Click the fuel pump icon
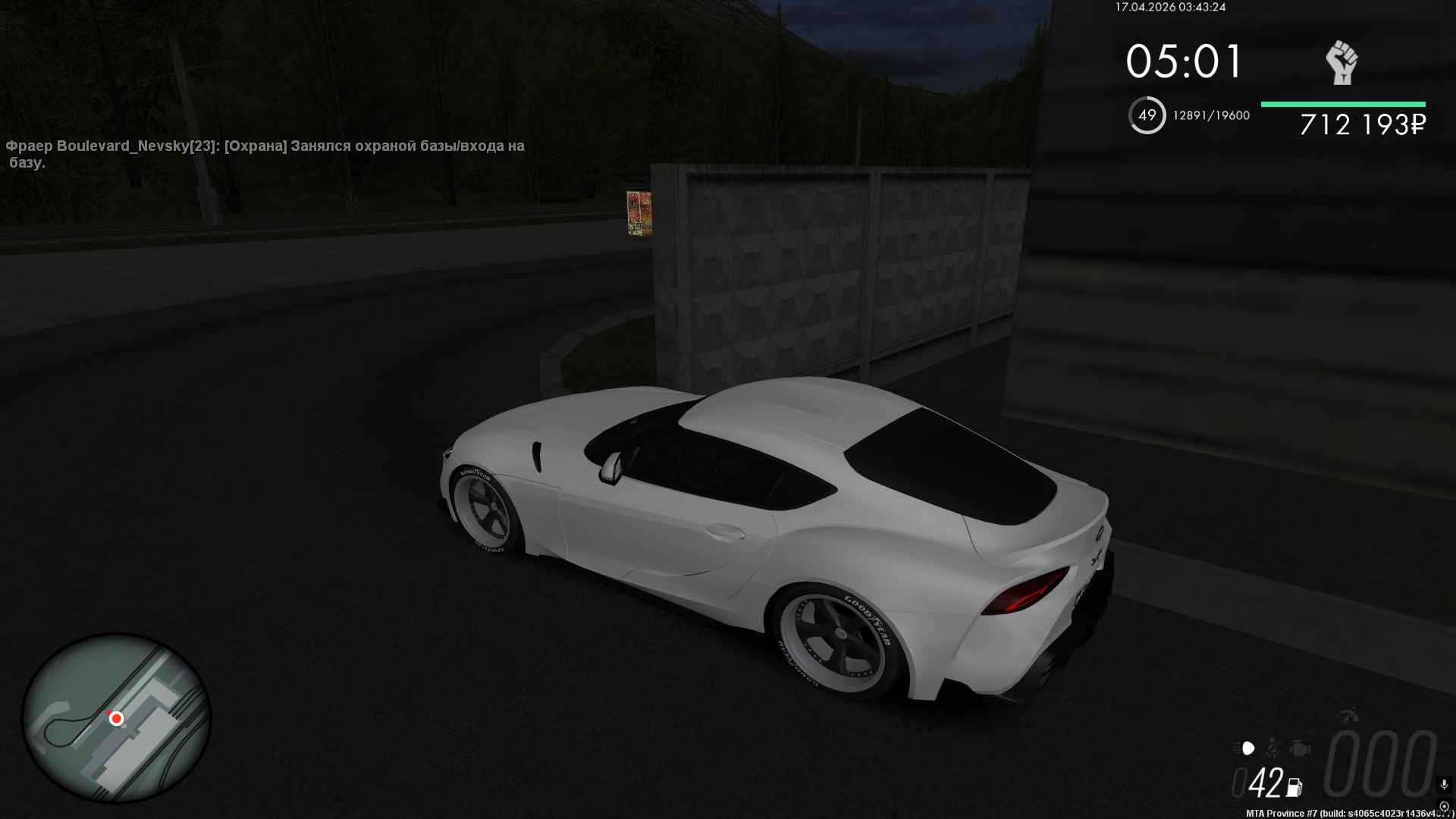 pos(1294,787)
